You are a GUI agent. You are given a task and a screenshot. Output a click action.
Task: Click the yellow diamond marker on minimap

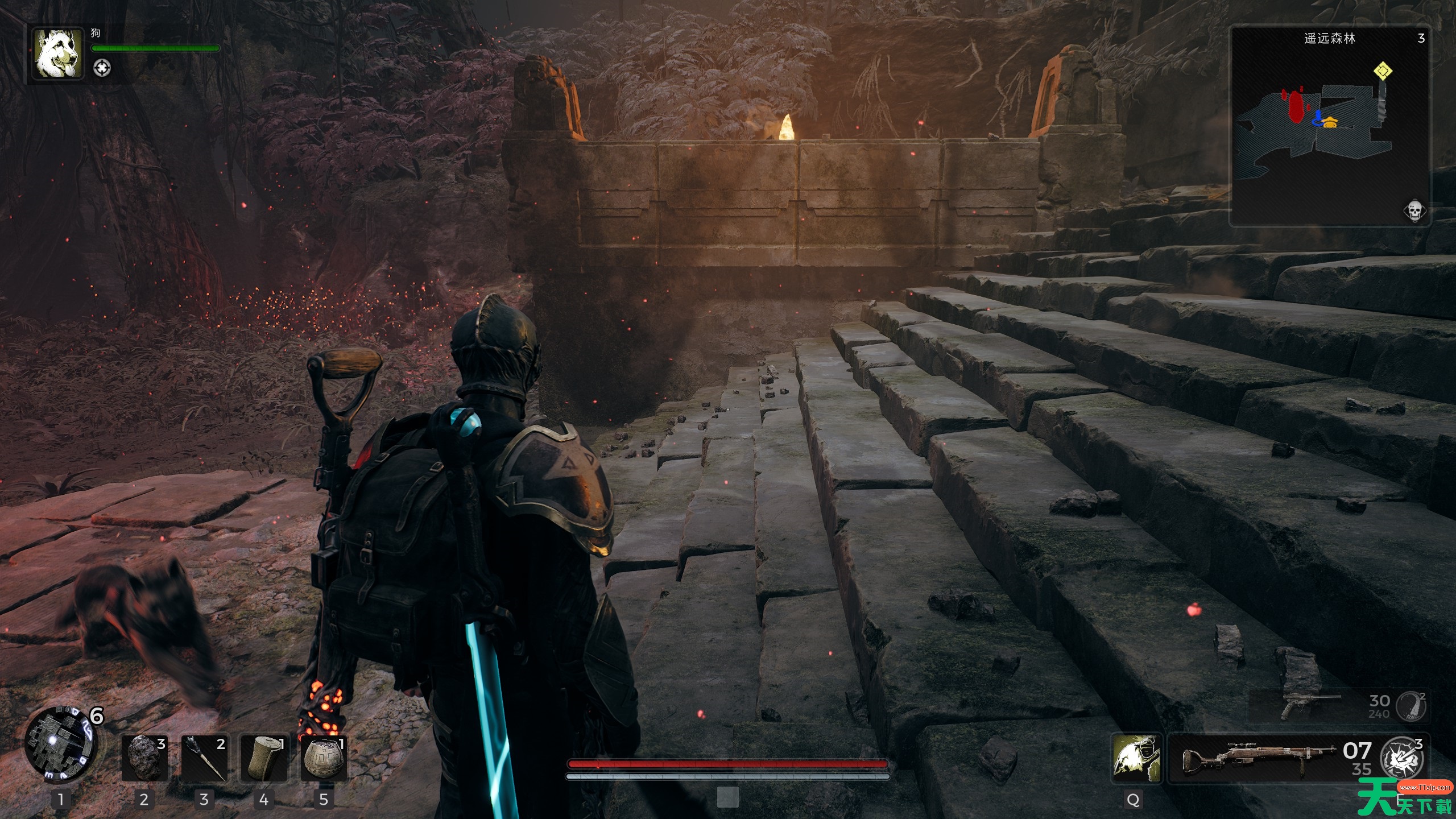pos(1383,72)
